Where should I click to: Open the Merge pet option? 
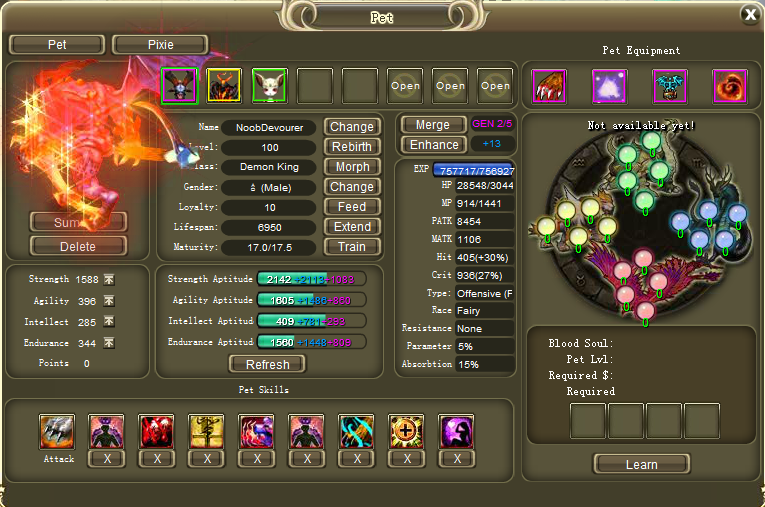coord(433,125)
